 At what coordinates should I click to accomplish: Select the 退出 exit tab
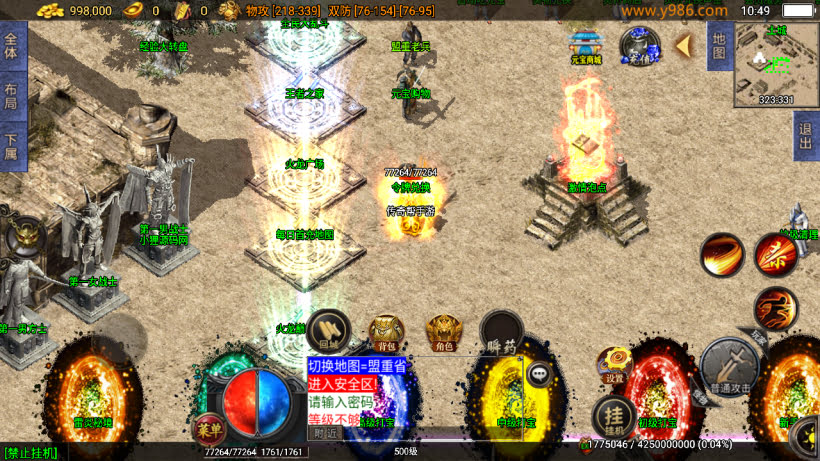click(x=806, y=136)
